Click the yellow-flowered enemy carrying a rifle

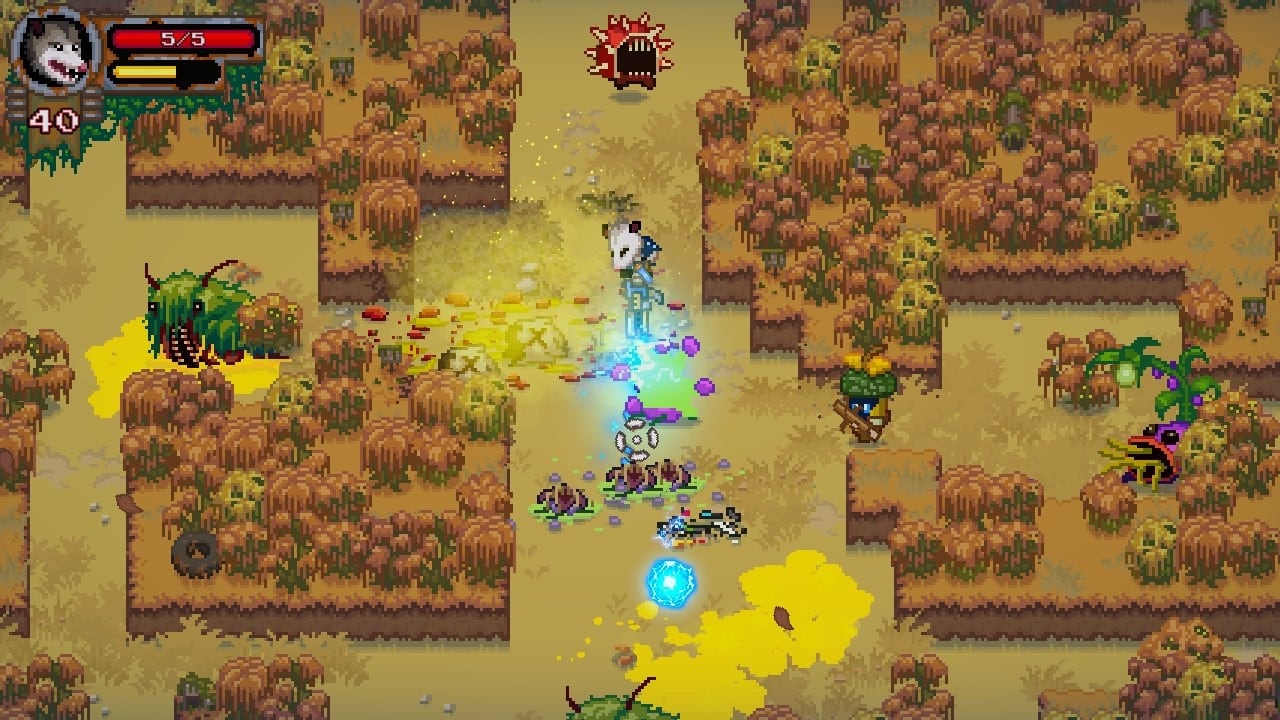pos(870,390)
